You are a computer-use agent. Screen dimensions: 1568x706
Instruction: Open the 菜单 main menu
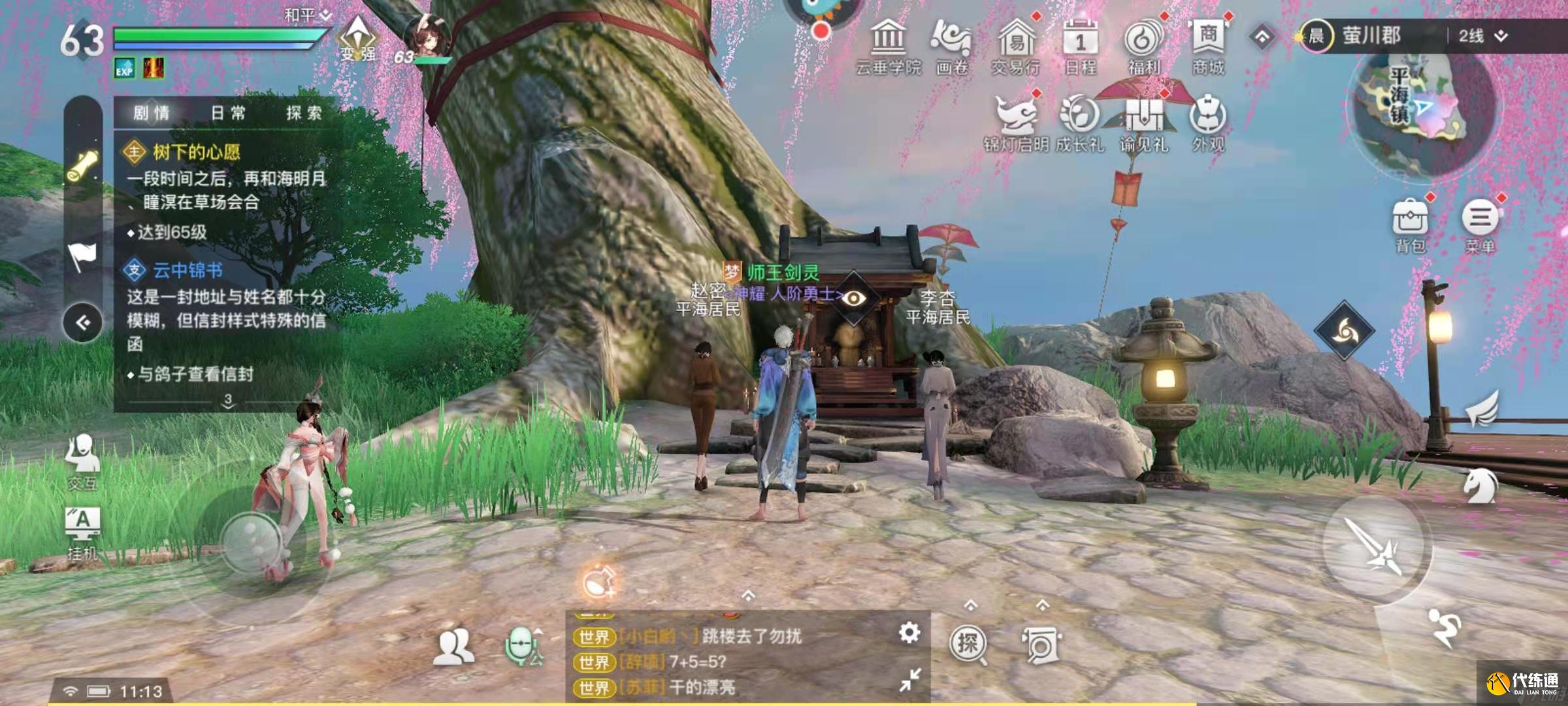tap(1480, 224)
